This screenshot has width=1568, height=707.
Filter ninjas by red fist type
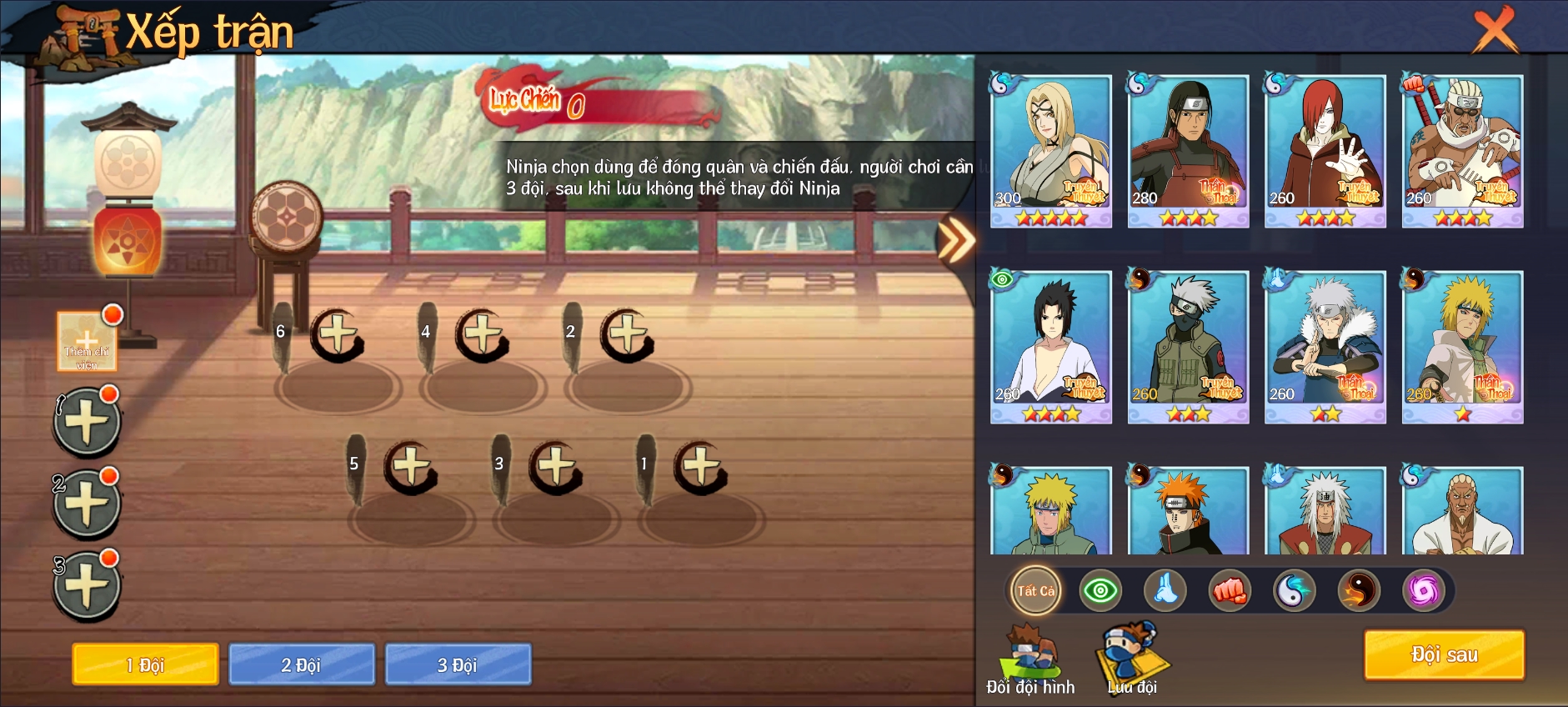click(x=1230, y=591)
